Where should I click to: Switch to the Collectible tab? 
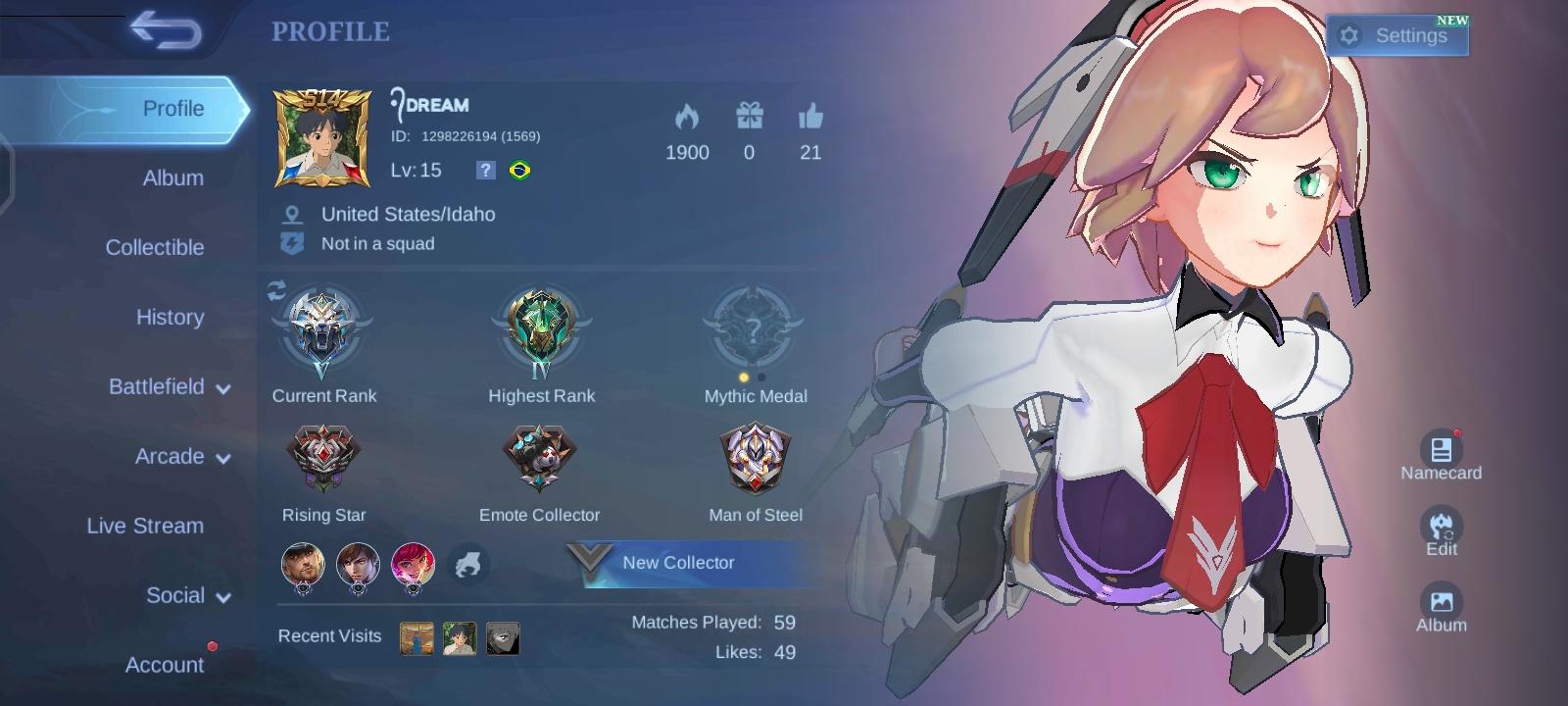coord(155,247)
